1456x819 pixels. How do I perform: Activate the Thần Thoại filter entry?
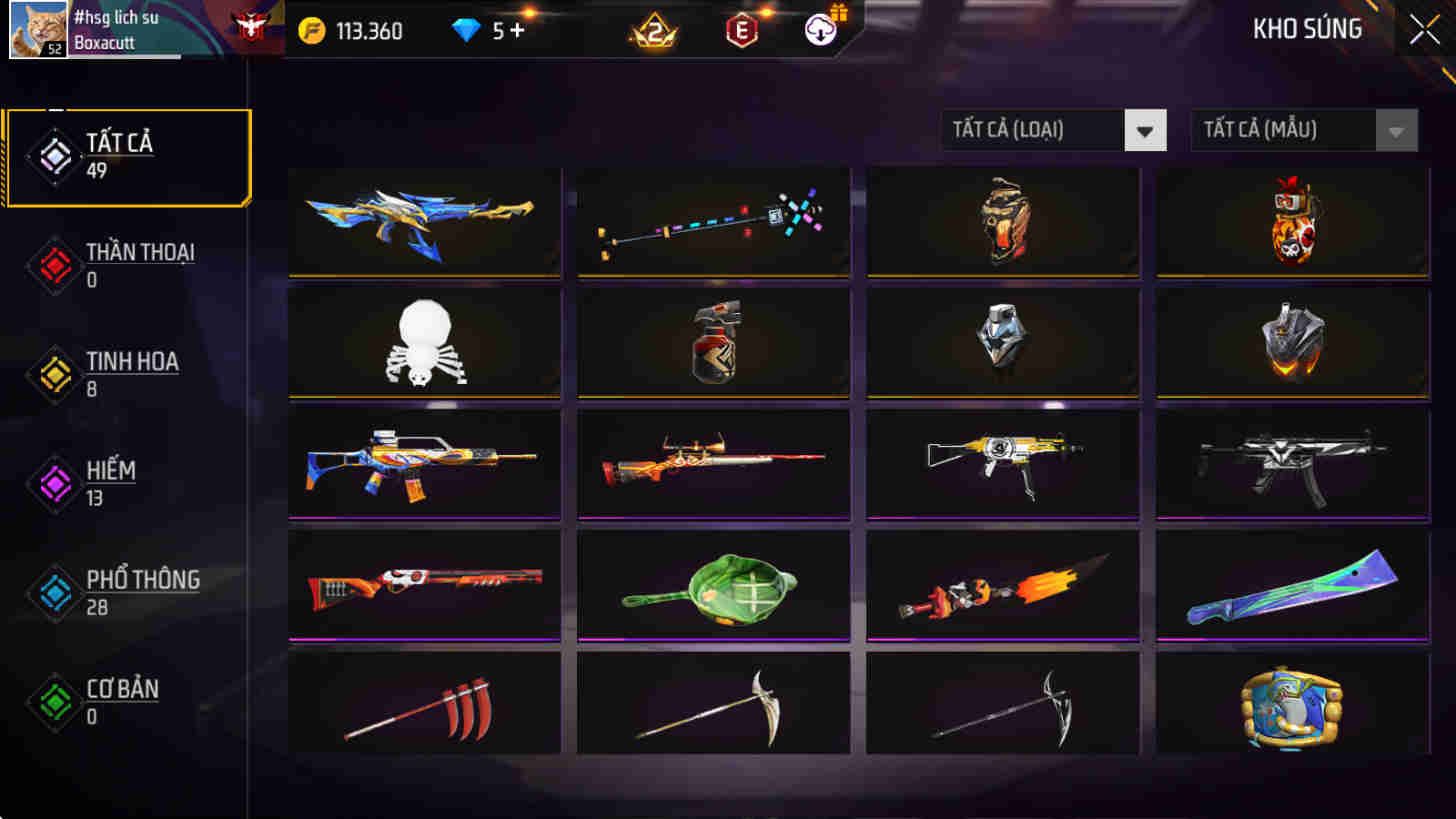139,254
